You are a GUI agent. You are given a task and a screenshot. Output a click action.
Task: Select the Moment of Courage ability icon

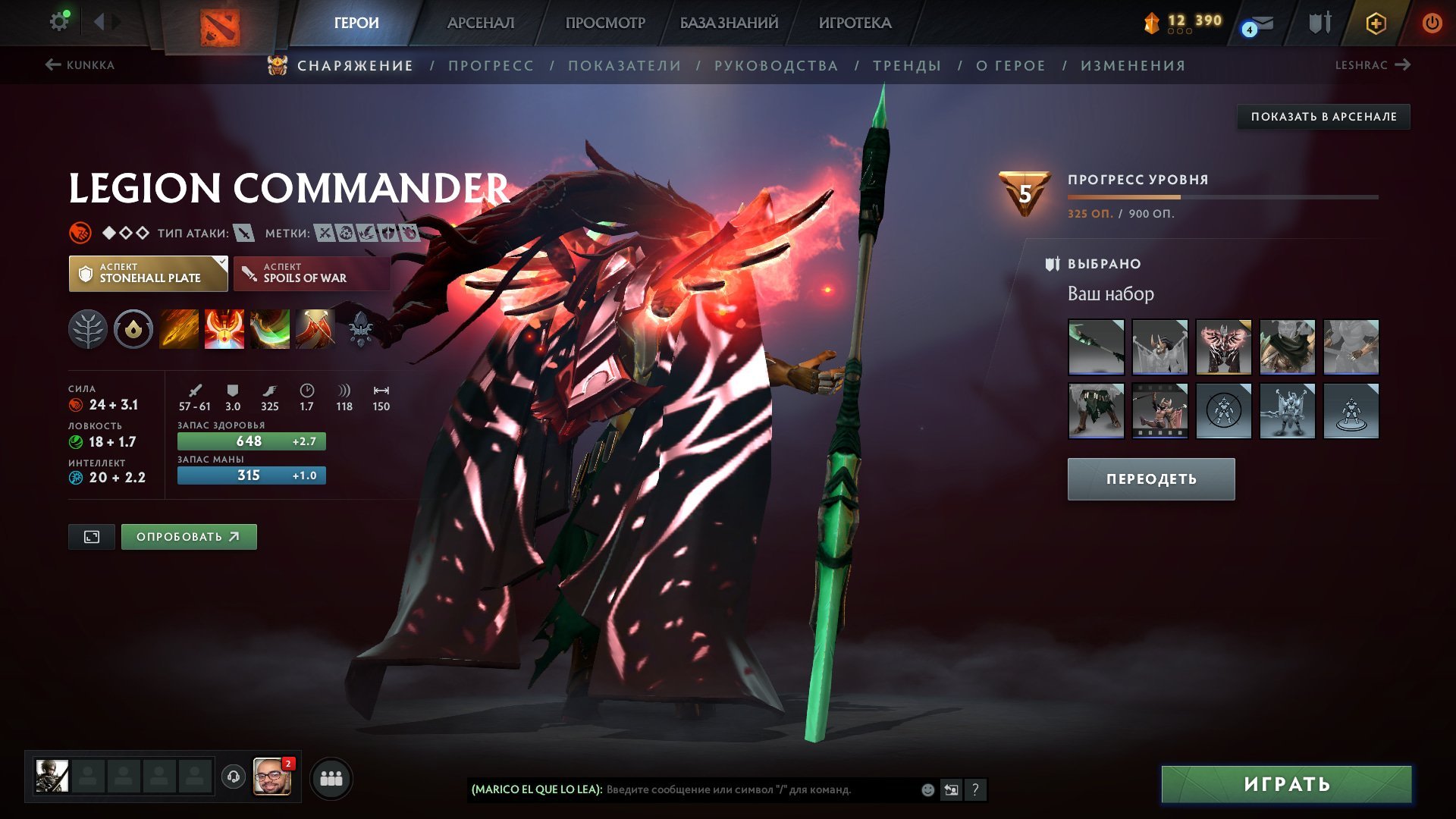coord(270,328)
